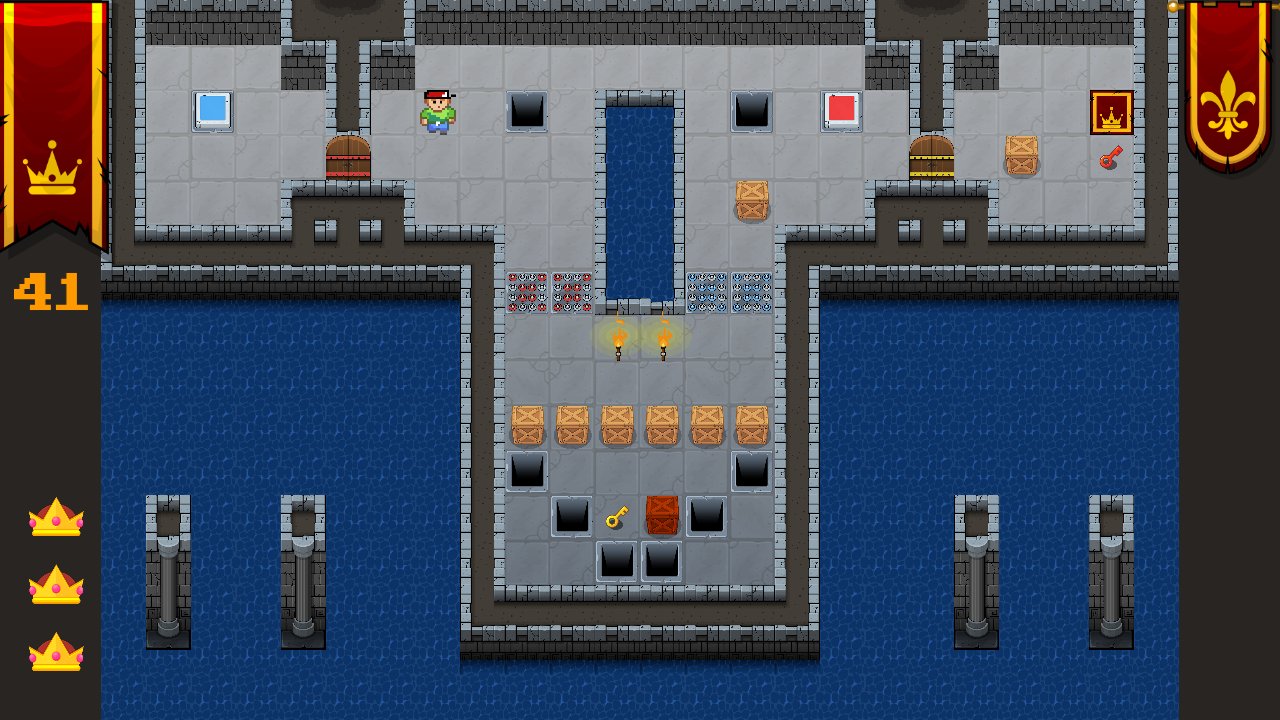Select the player character with red cap

[x=437, y=112]
